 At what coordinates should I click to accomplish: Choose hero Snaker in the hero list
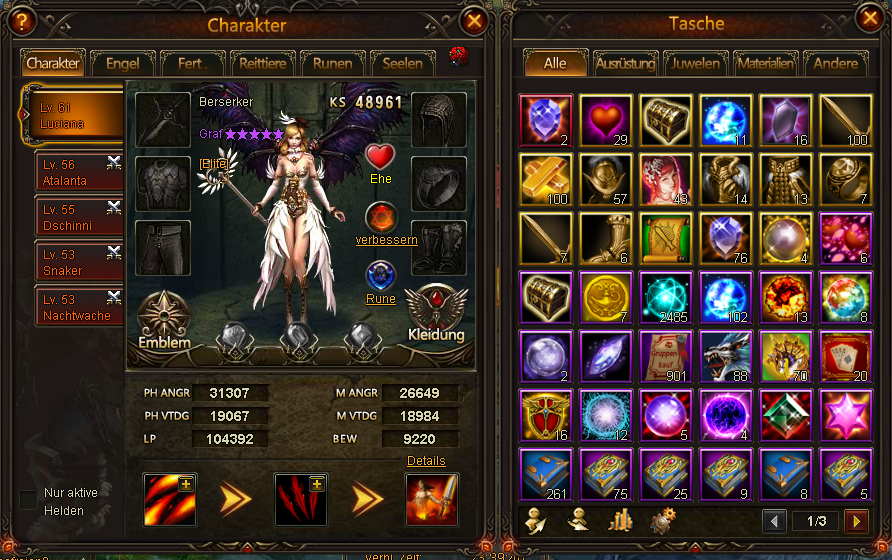click(x=78, y=263)
